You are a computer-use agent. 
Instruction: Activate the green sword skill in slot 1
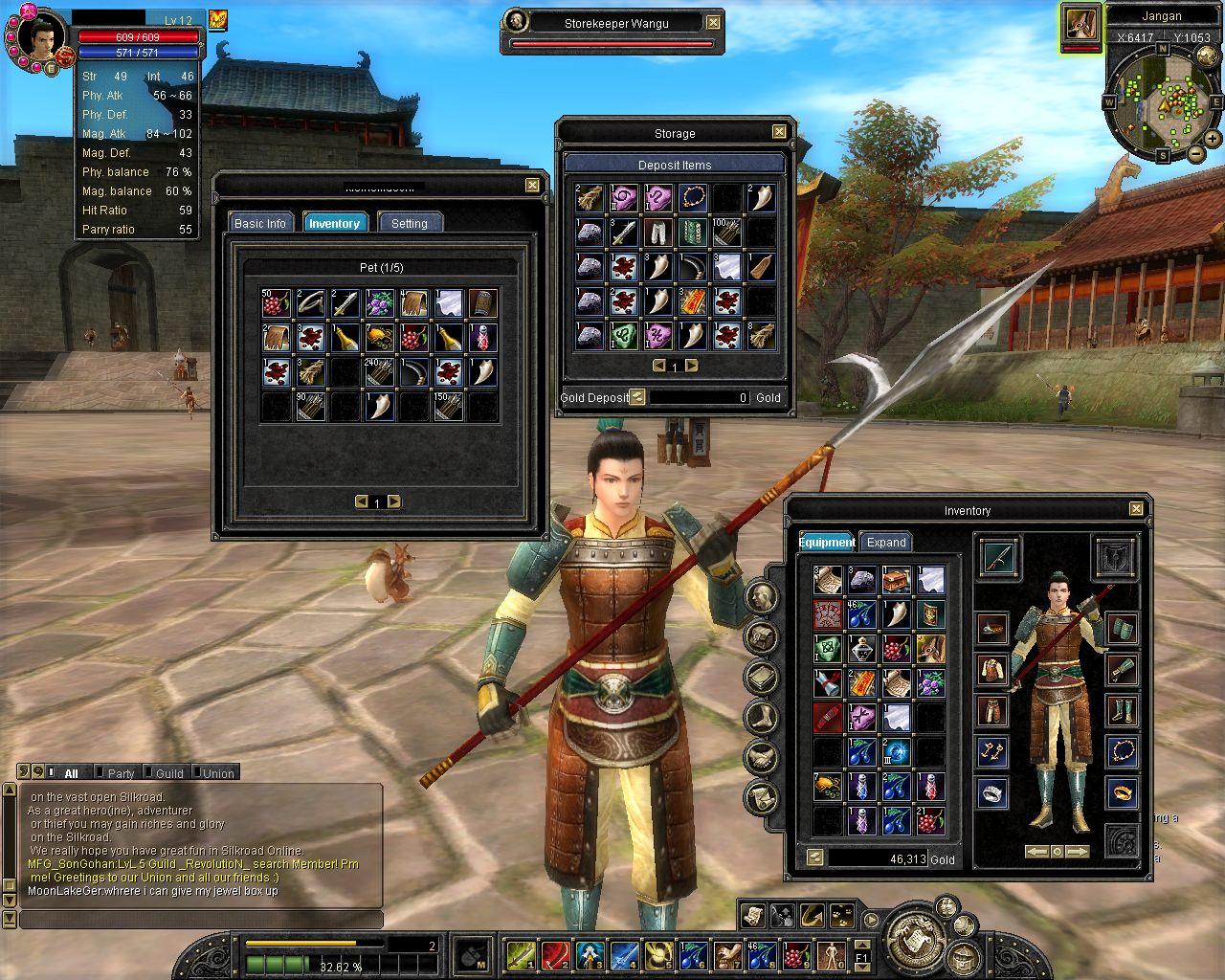tap(519, 954)
